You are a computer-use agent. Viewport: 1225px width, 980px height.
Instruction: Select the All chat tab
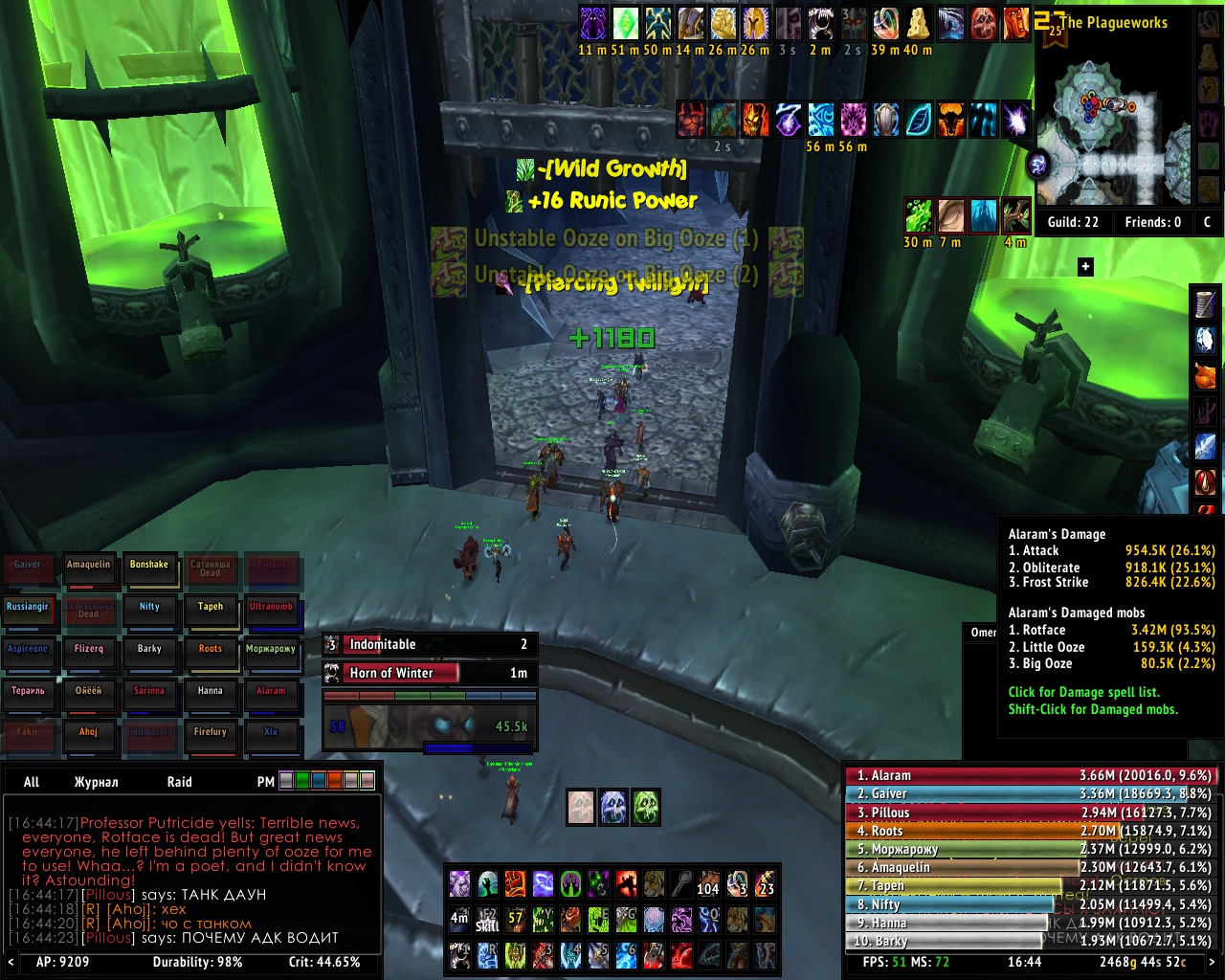point(32,782)
